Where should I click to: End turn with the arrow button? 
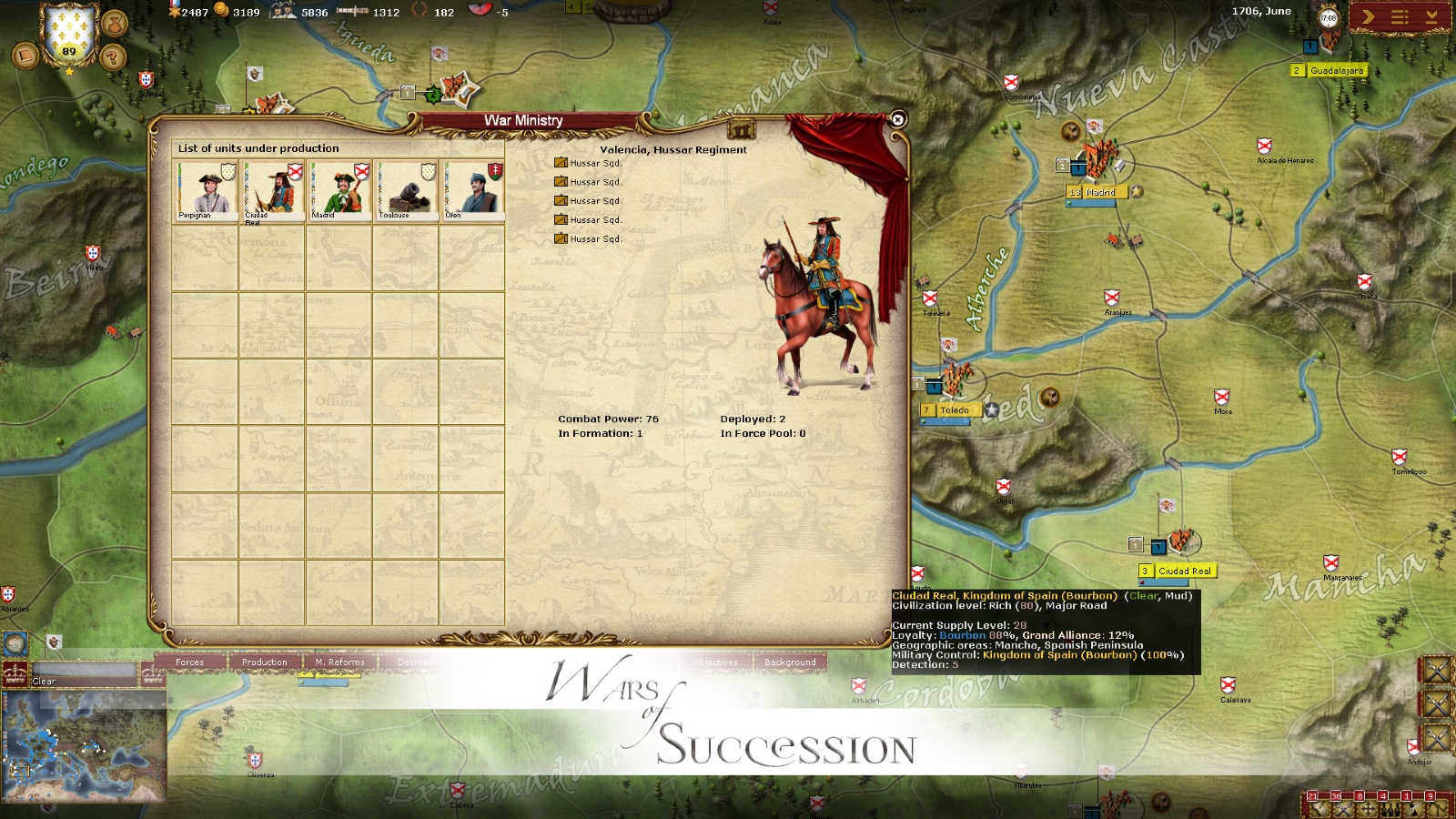point(1367,16)
